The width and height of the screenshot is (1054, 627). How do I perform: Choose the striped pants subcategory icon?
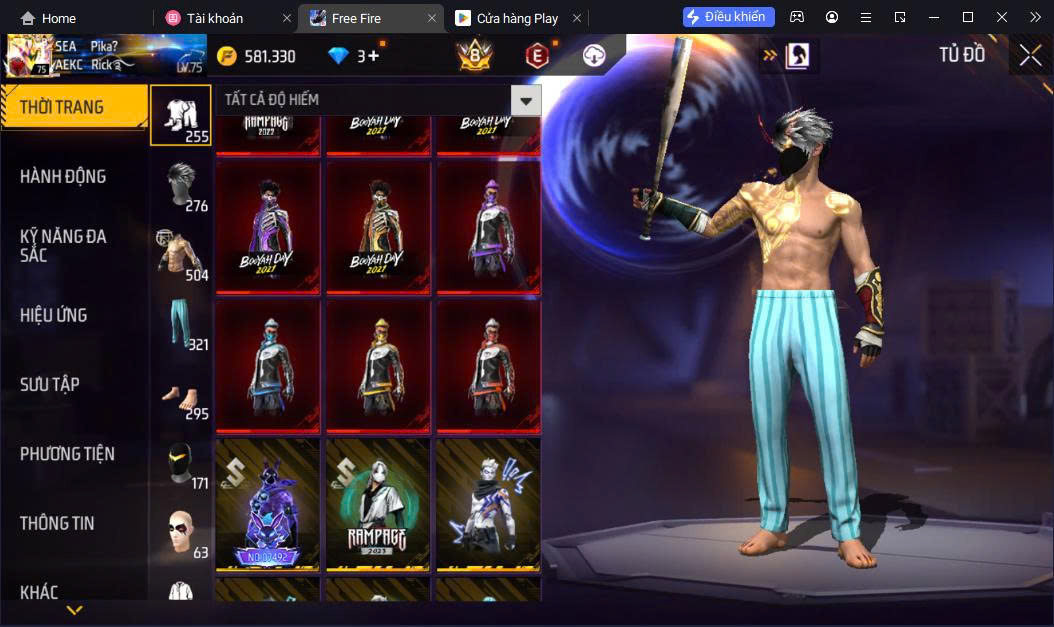184,323
